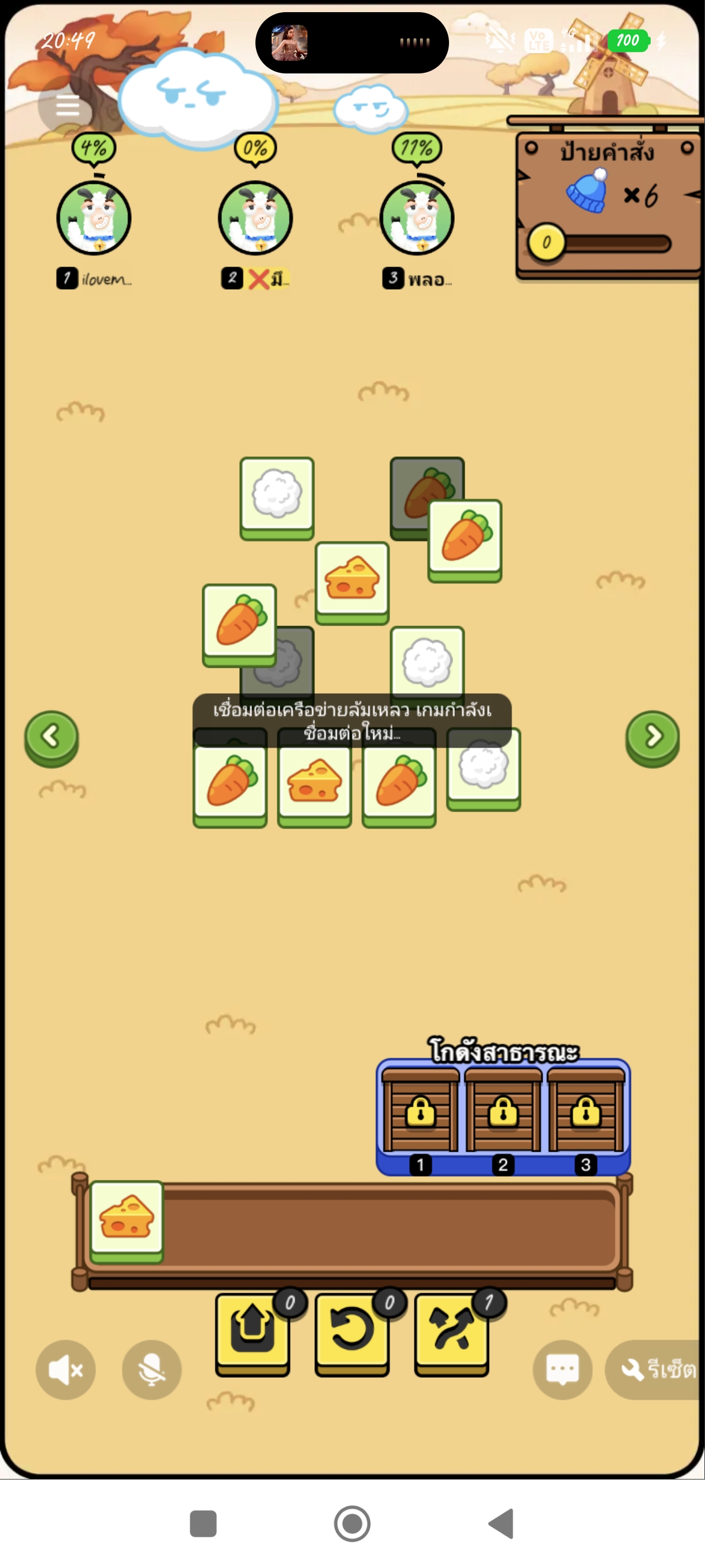
Task: Pick the cotton tile in the bottom row
Action: [x=484, y=767]
